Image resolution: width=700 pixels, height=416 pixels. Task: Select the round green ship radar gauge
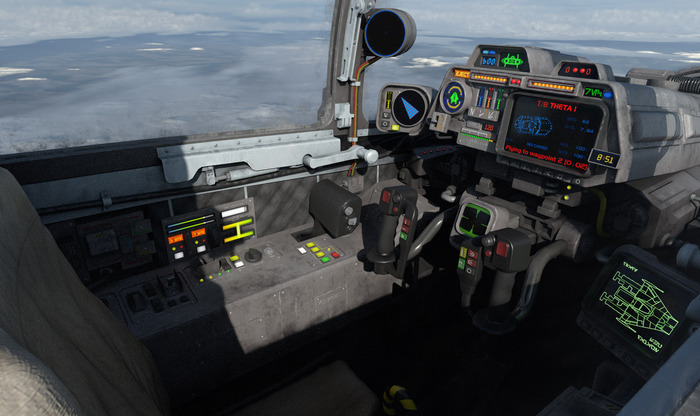(455, 98)
